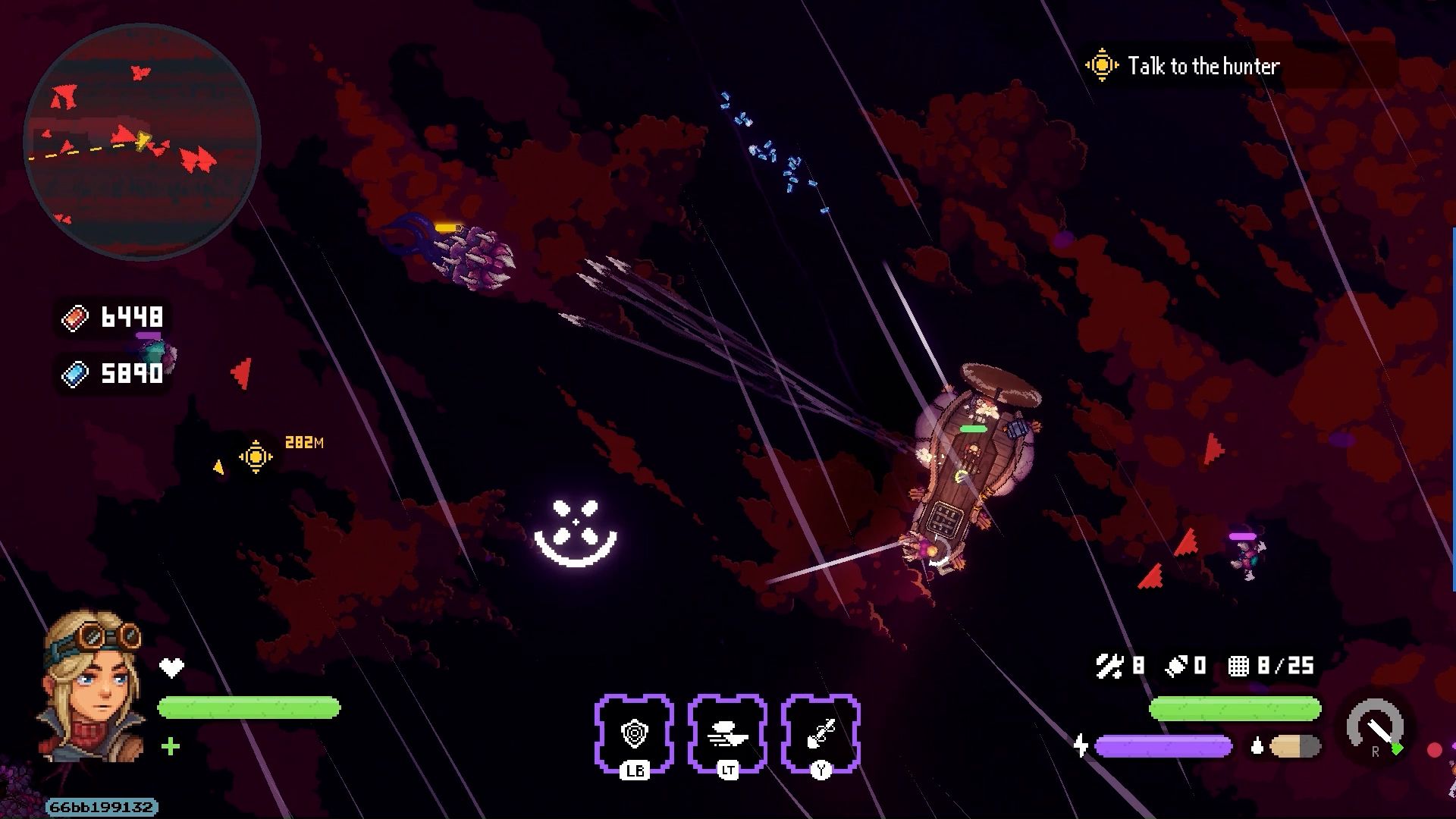Use the shovel ability slot
Image resolution: width=1456 pixels, height=819 pixels.
(821, 733)
